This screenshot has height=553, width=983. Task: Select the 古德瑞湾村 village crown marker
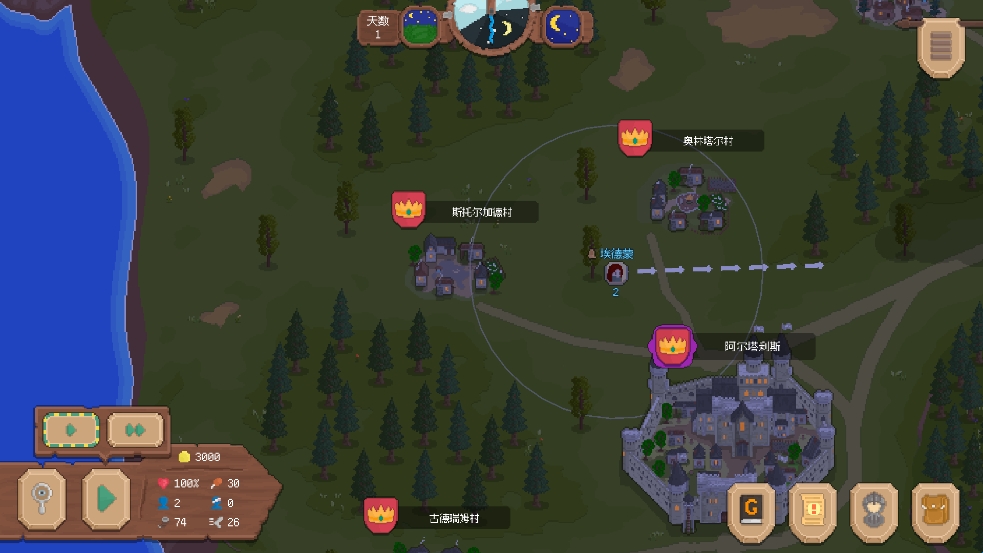[380, 516]
